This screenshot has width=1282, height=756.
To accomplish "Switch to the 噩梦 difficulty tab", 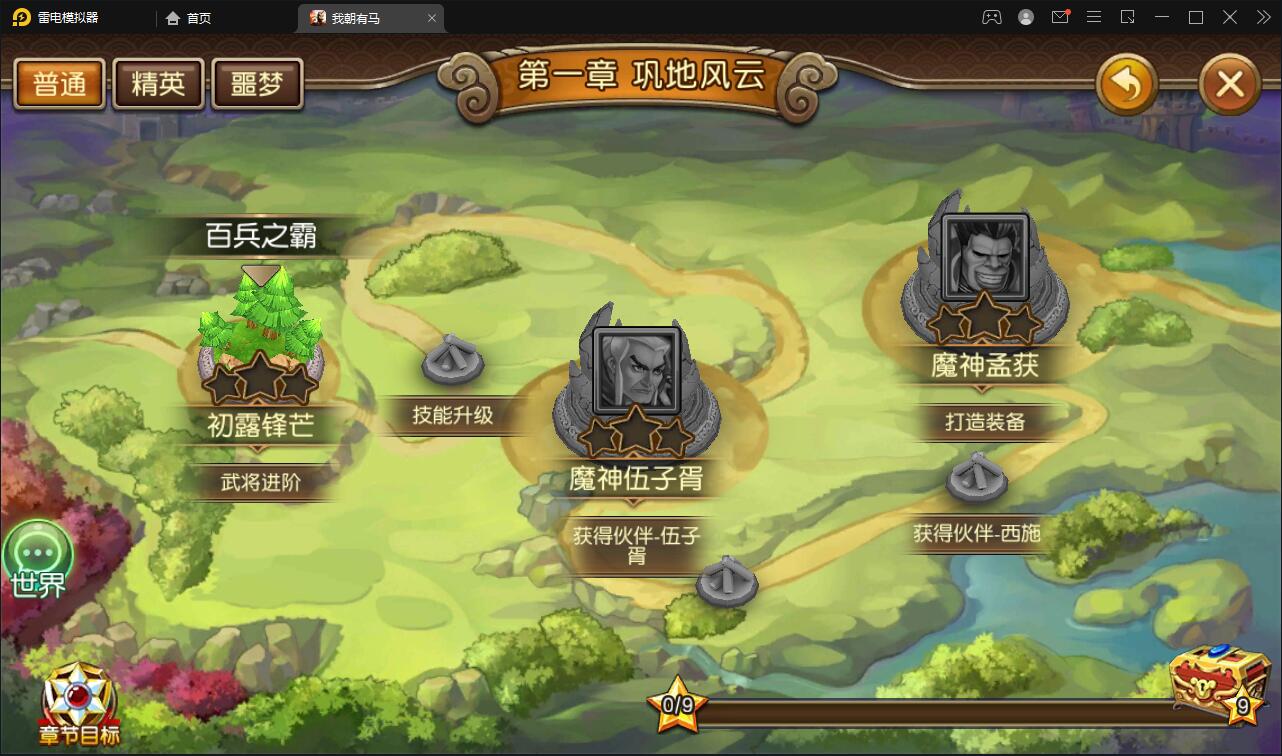I will [256, 84].
